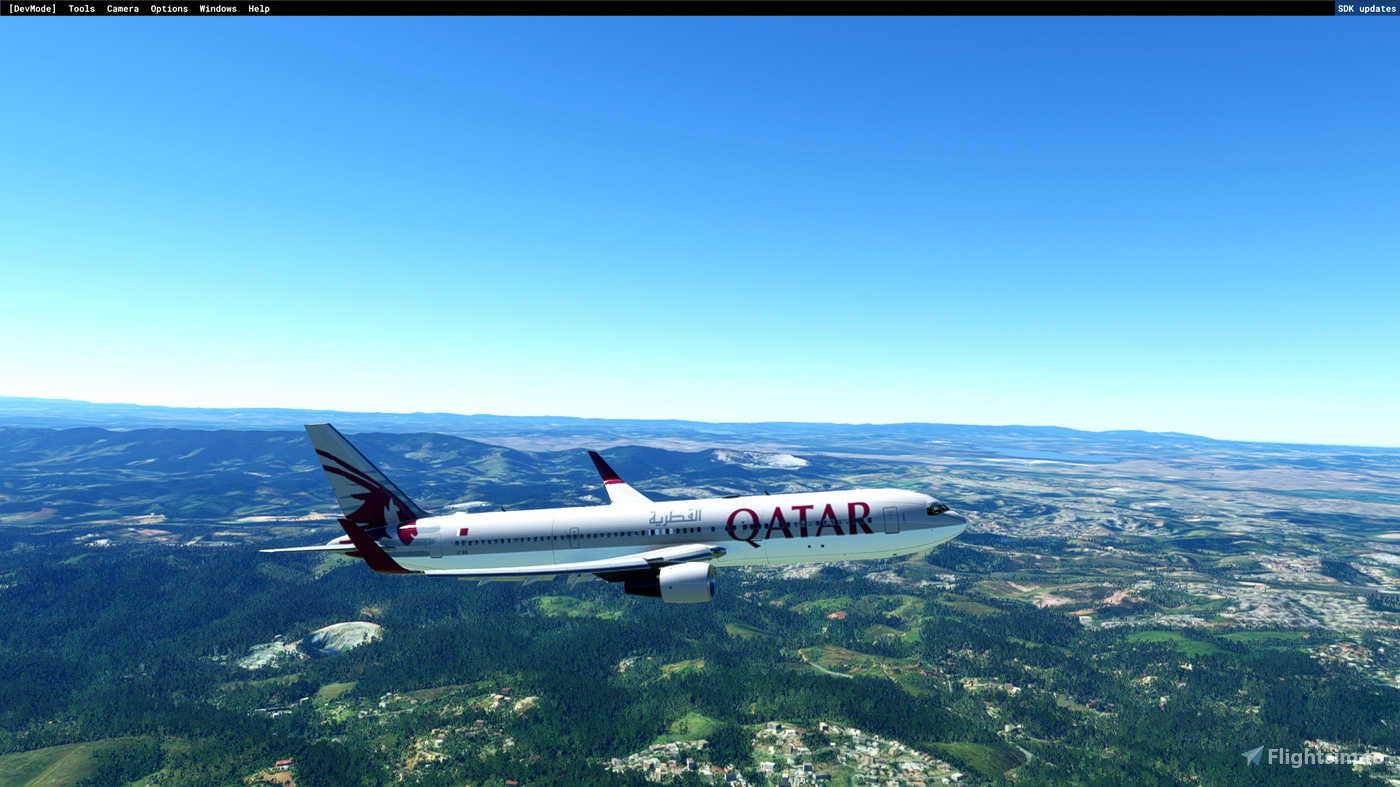Click the SDK updates notification

click(1366, 7)
